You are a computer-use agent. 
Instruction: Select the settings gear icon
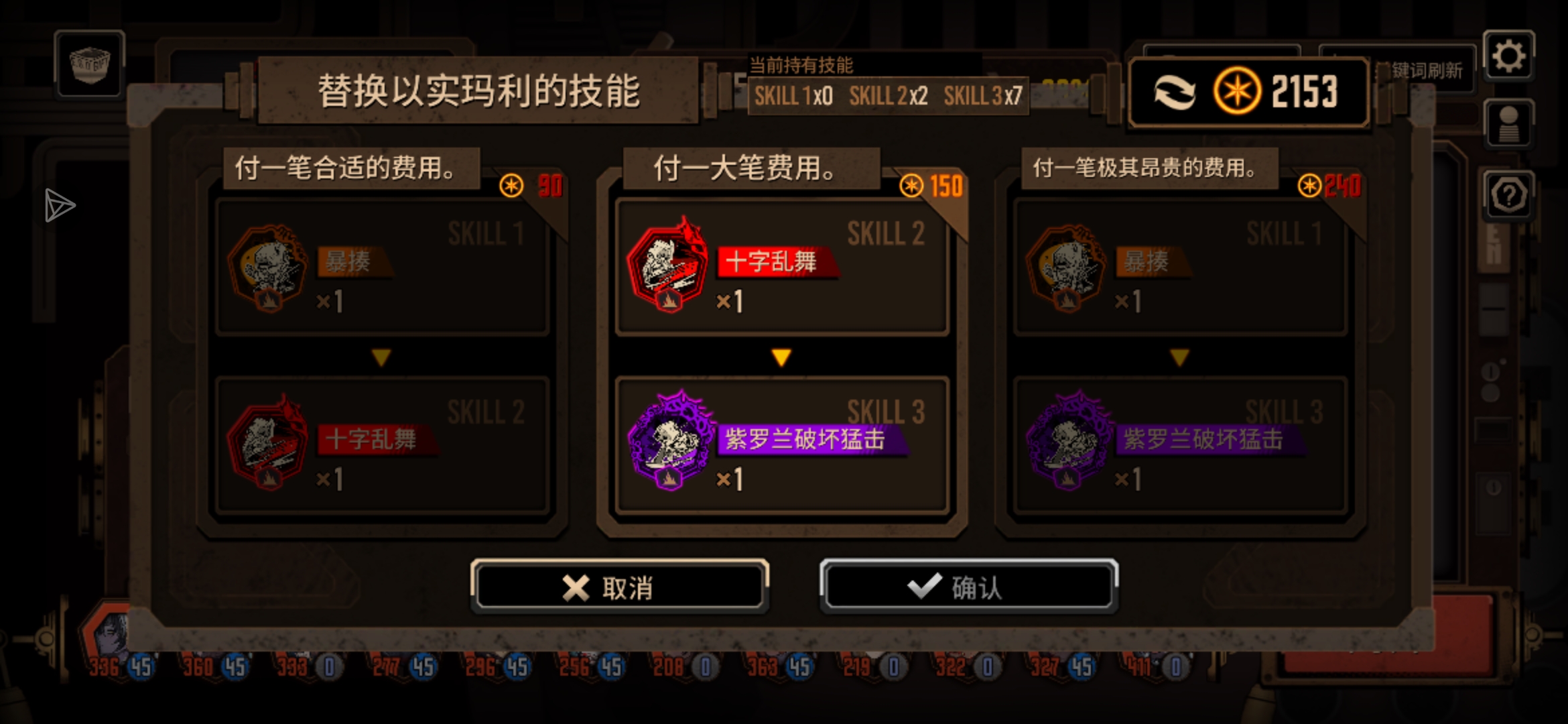1509,56
